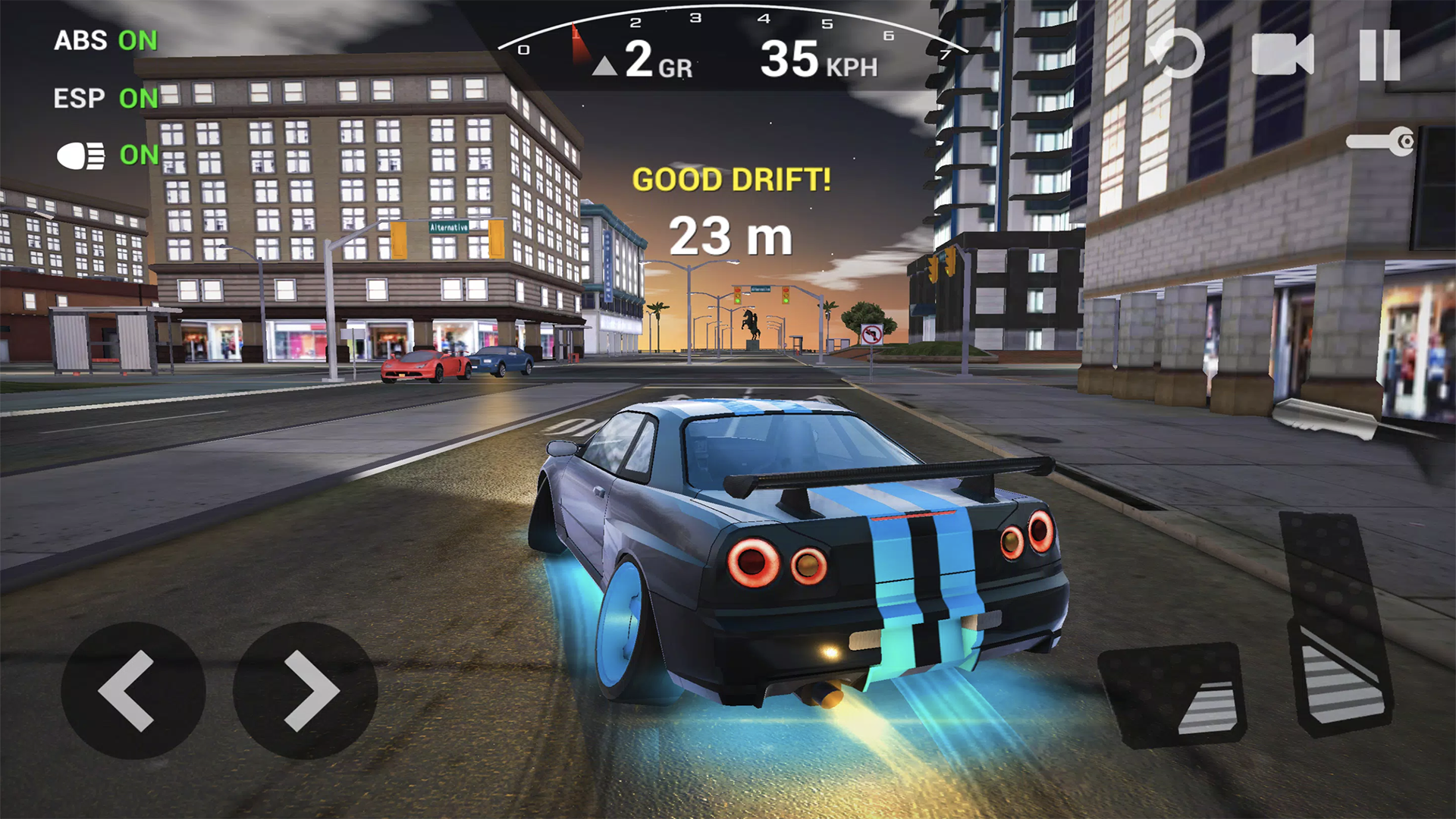Tap the upshift arrow next to the gear number
This screenshot has height=819, width=1456.
coord(604,64)
